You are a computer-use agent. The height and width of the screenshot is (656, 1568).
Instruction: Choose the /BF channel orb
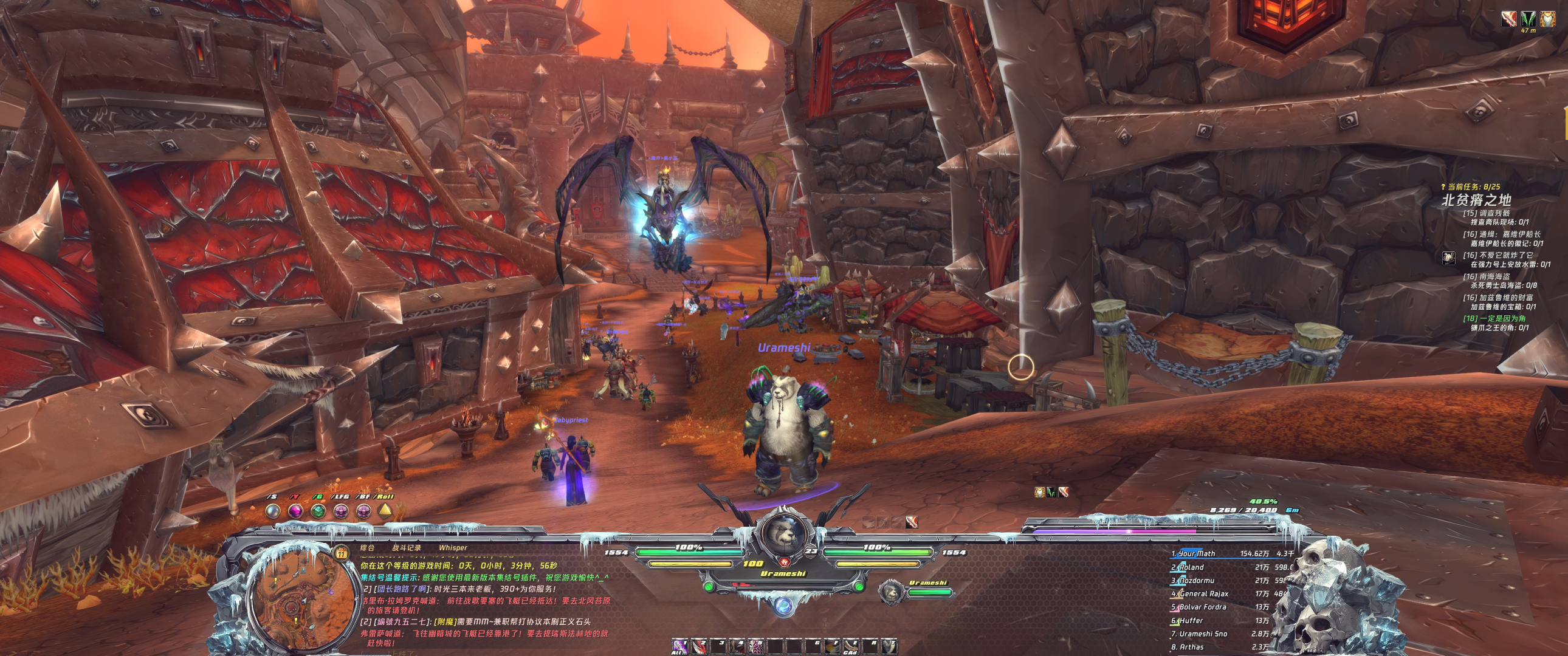[x=363, y=511]
